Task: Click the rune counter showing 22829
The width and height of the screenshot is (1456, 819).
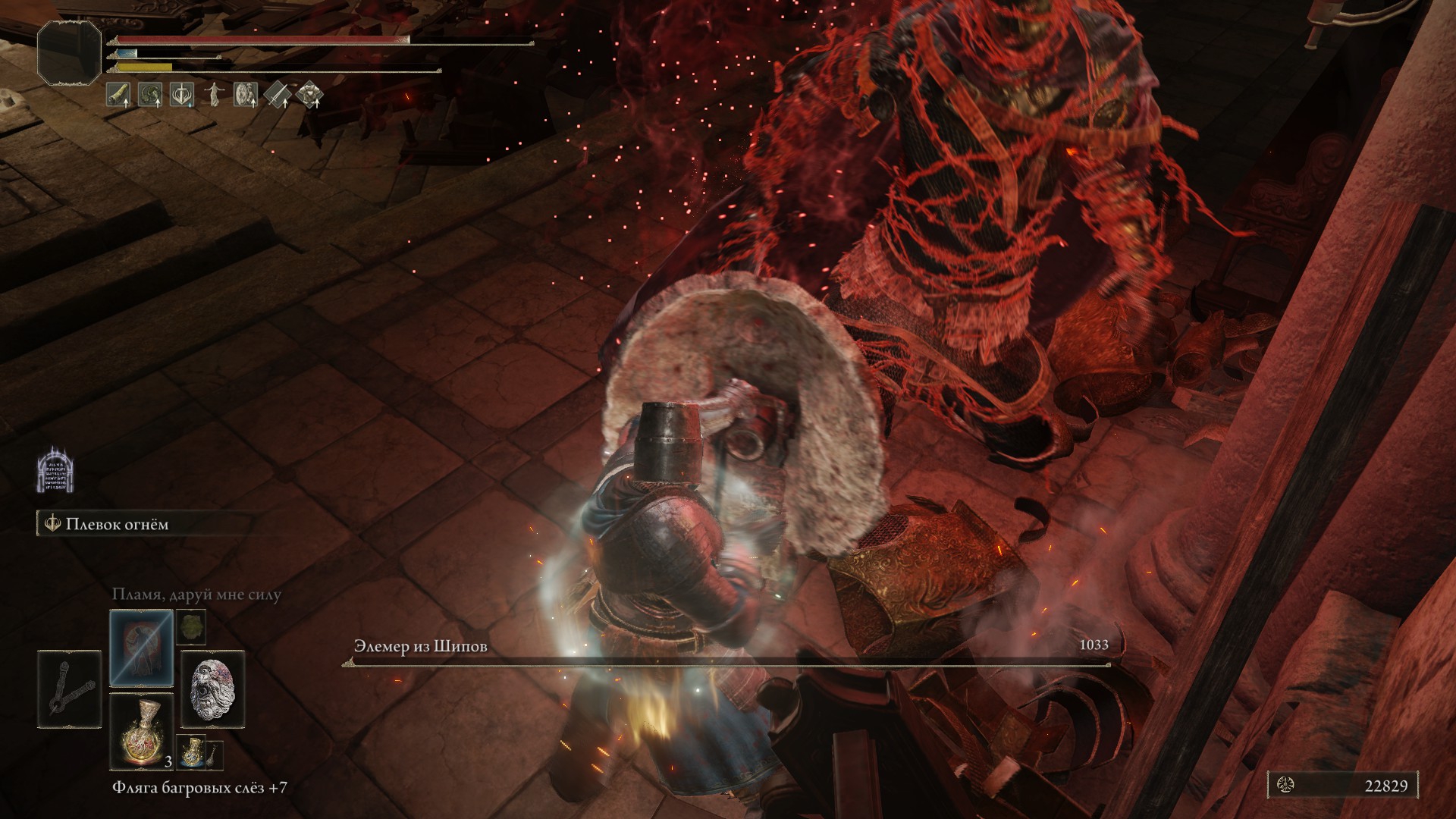Action: click(1342, 786)
